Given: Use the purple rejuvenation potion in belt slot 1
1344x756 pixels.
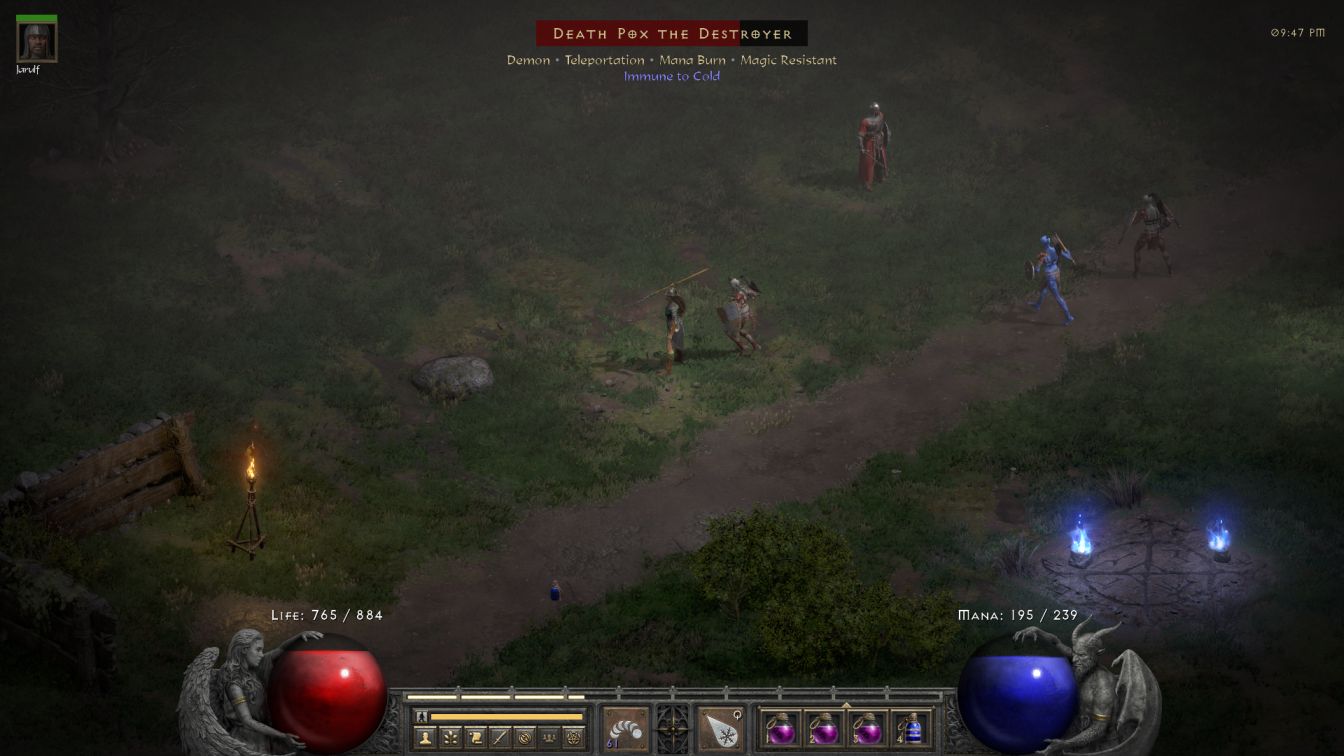Looking at the screenshot, I should pyautogui.click(x=781, y=729).
